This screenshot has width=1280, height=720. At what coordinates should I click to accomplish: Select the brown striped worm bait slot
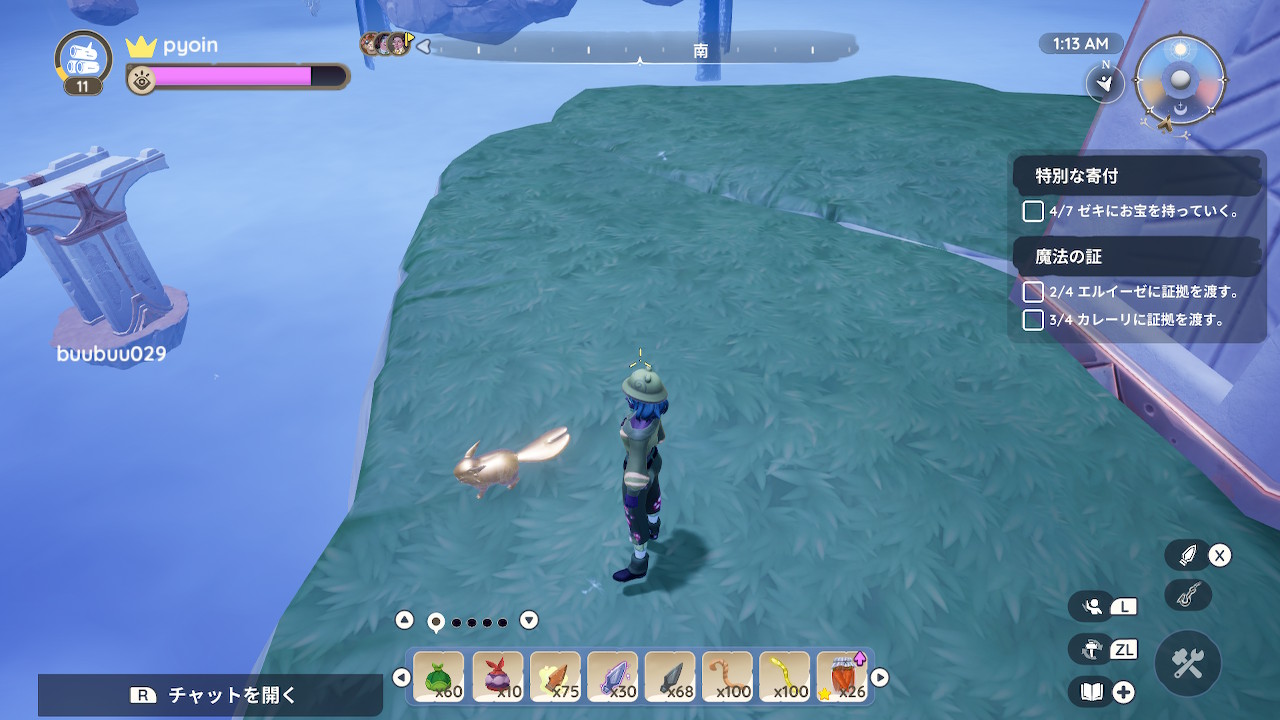[x=727, y=677]
